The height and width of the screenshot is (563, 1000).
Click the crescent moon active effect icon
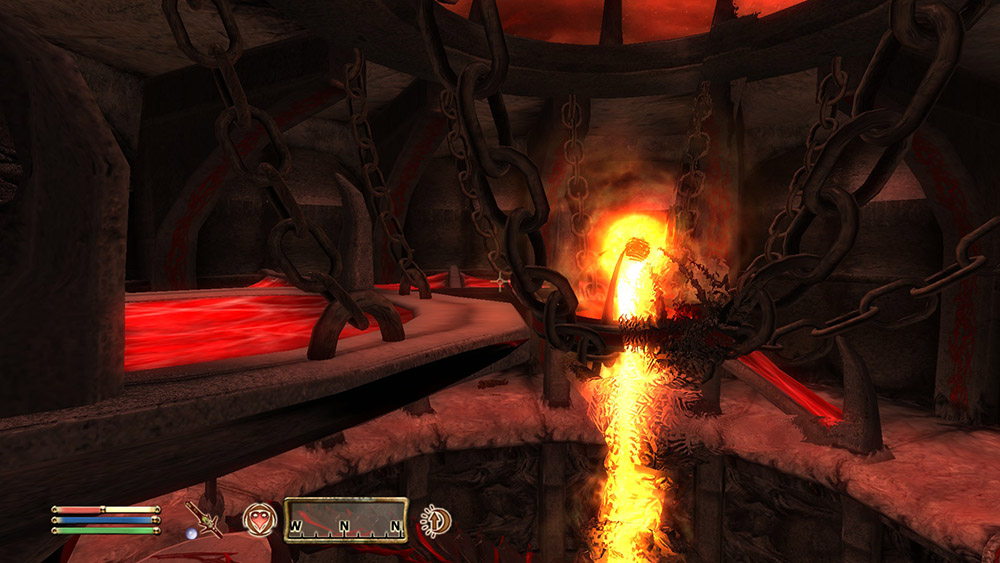[436, 520]
